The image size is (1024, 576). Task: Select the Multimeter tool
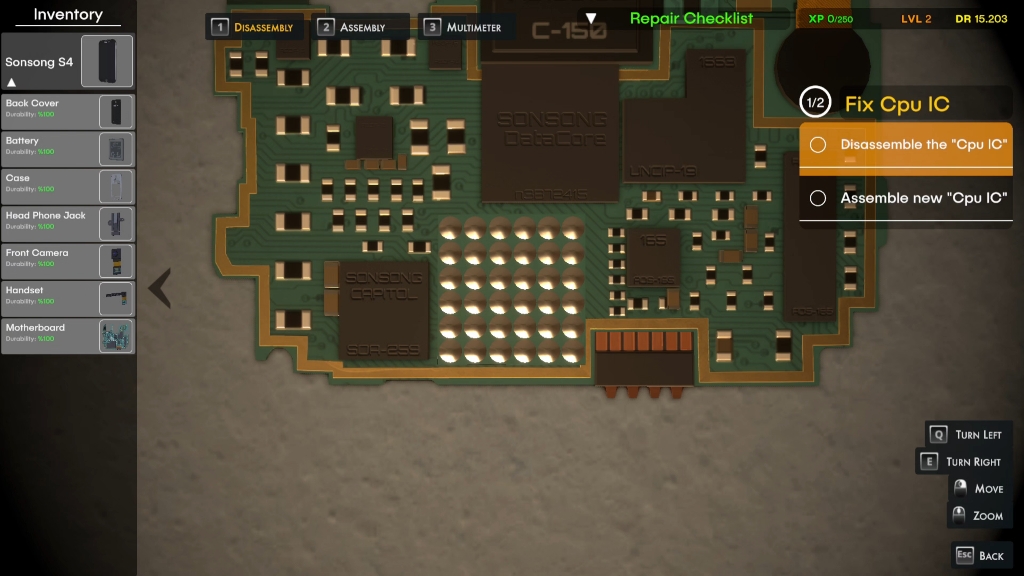pyautogui.click(x=469, y=27)
